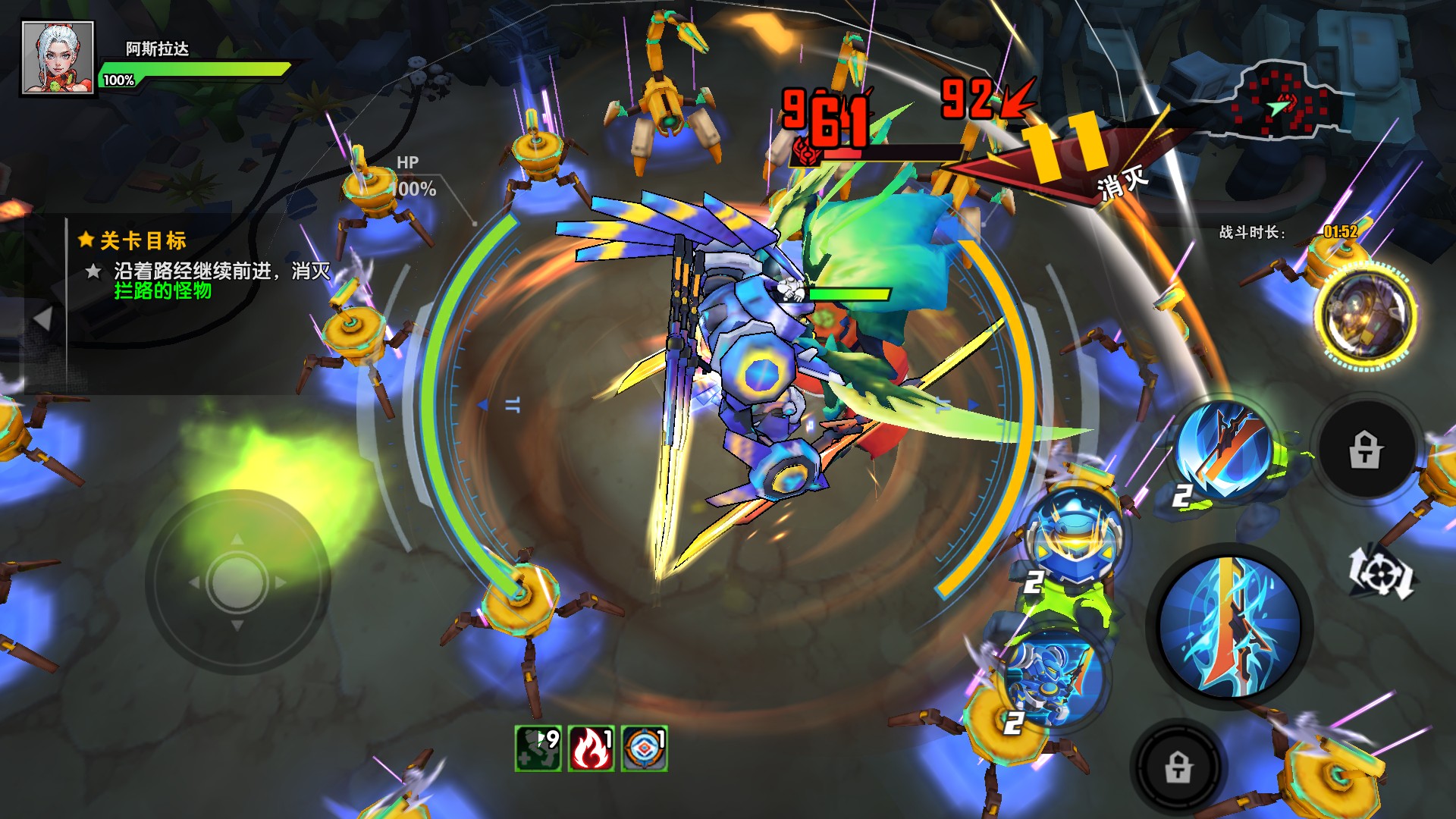Tap the white-haired character portrait
Screen dimensions: 1456x819
58,58
